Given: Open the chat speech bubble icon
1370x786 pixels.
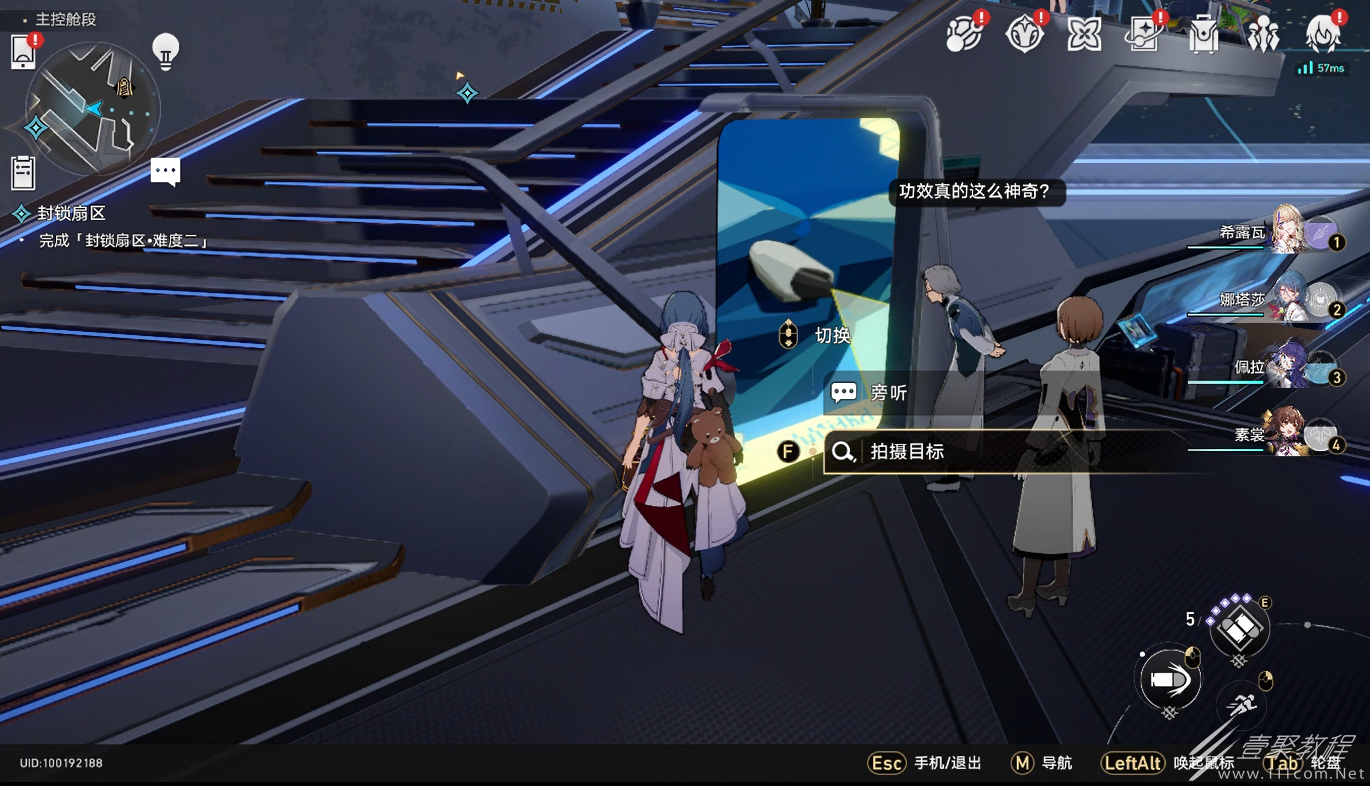Looking at the screenshot, I should click(x=166, y=171).
